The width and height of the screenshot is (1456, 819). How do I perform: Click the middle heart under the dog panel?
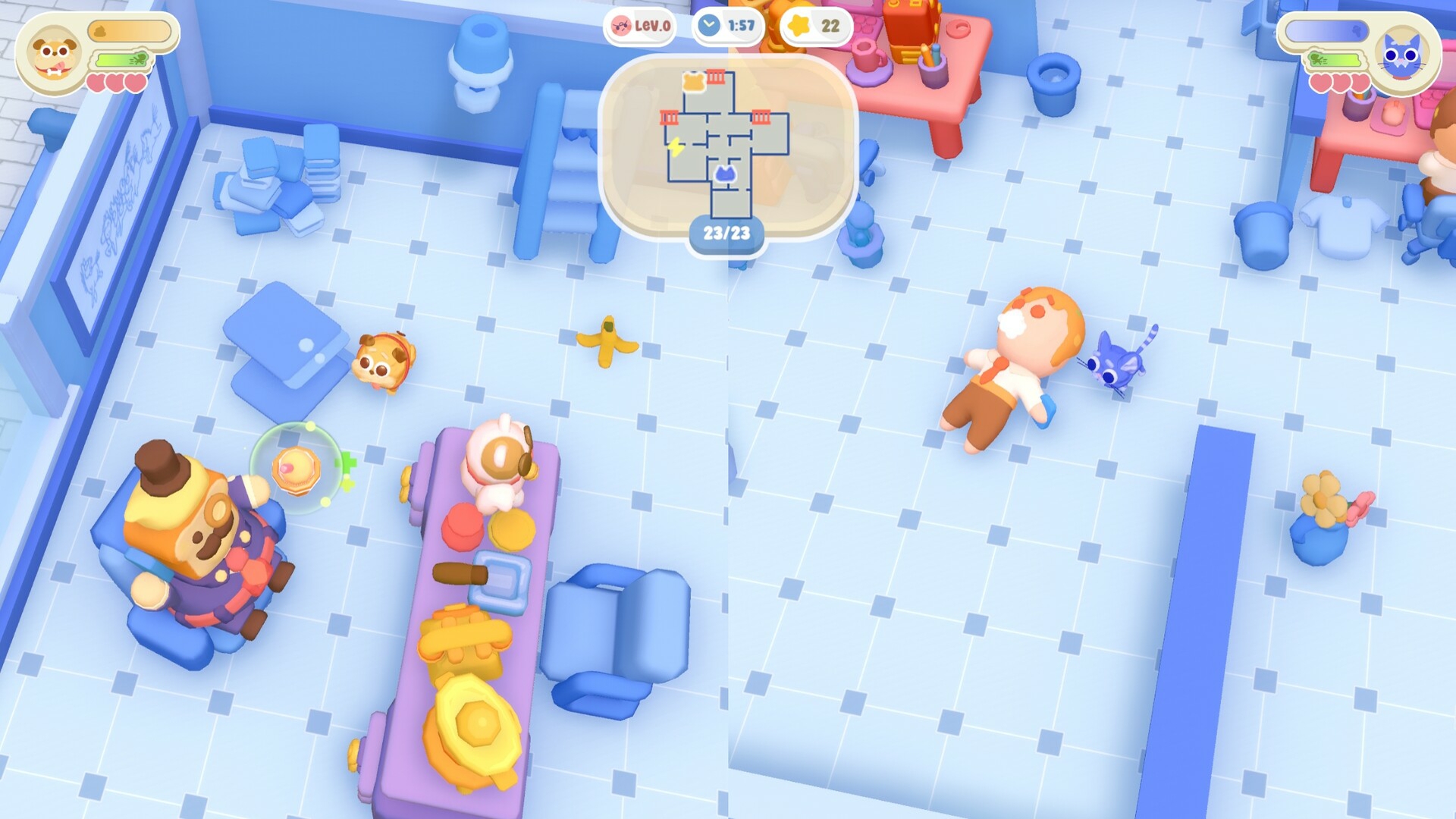pyautogui.click(x=115, y=83)
